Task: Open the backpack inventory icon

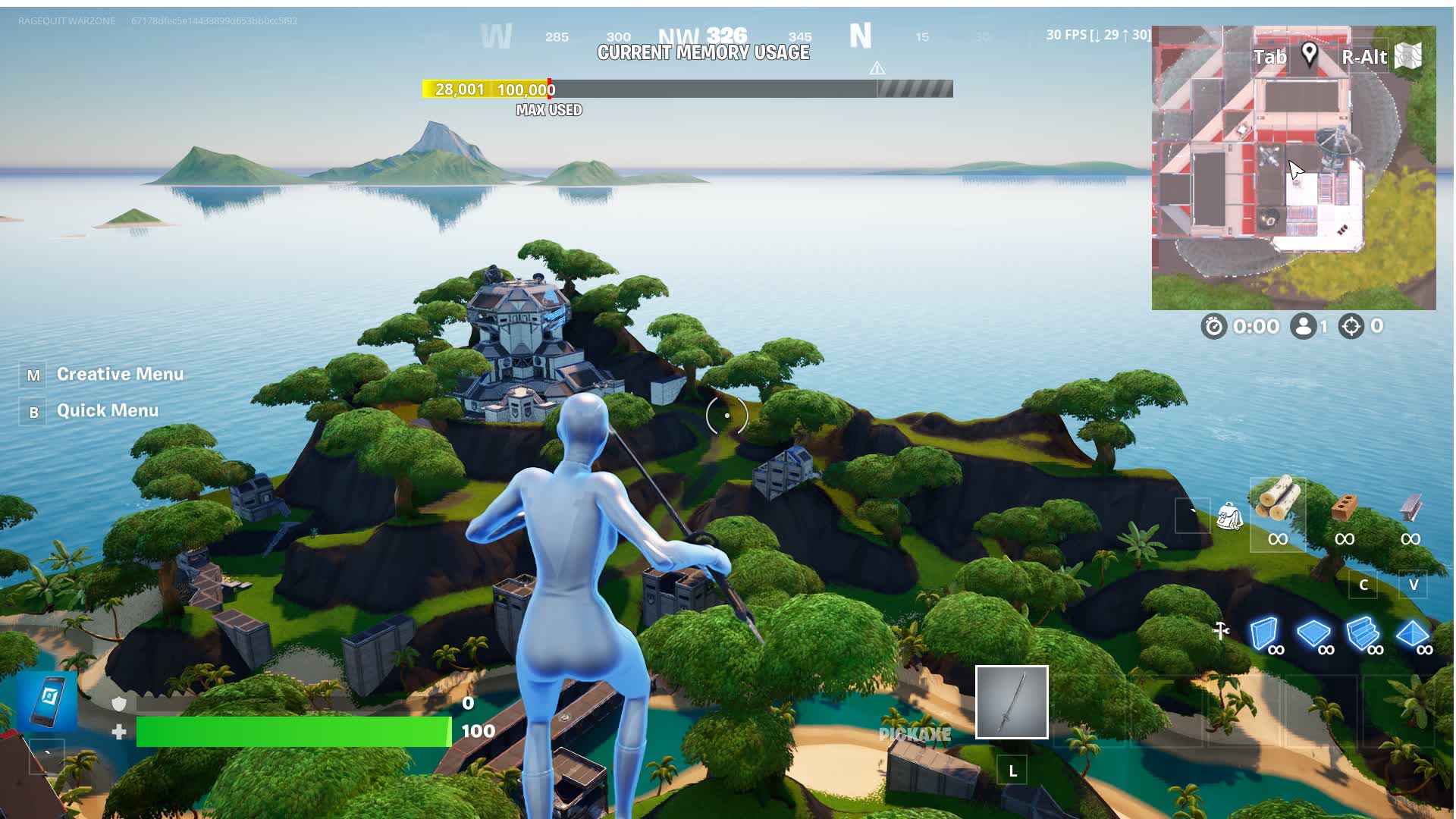Action: (x=1228, y=517)
